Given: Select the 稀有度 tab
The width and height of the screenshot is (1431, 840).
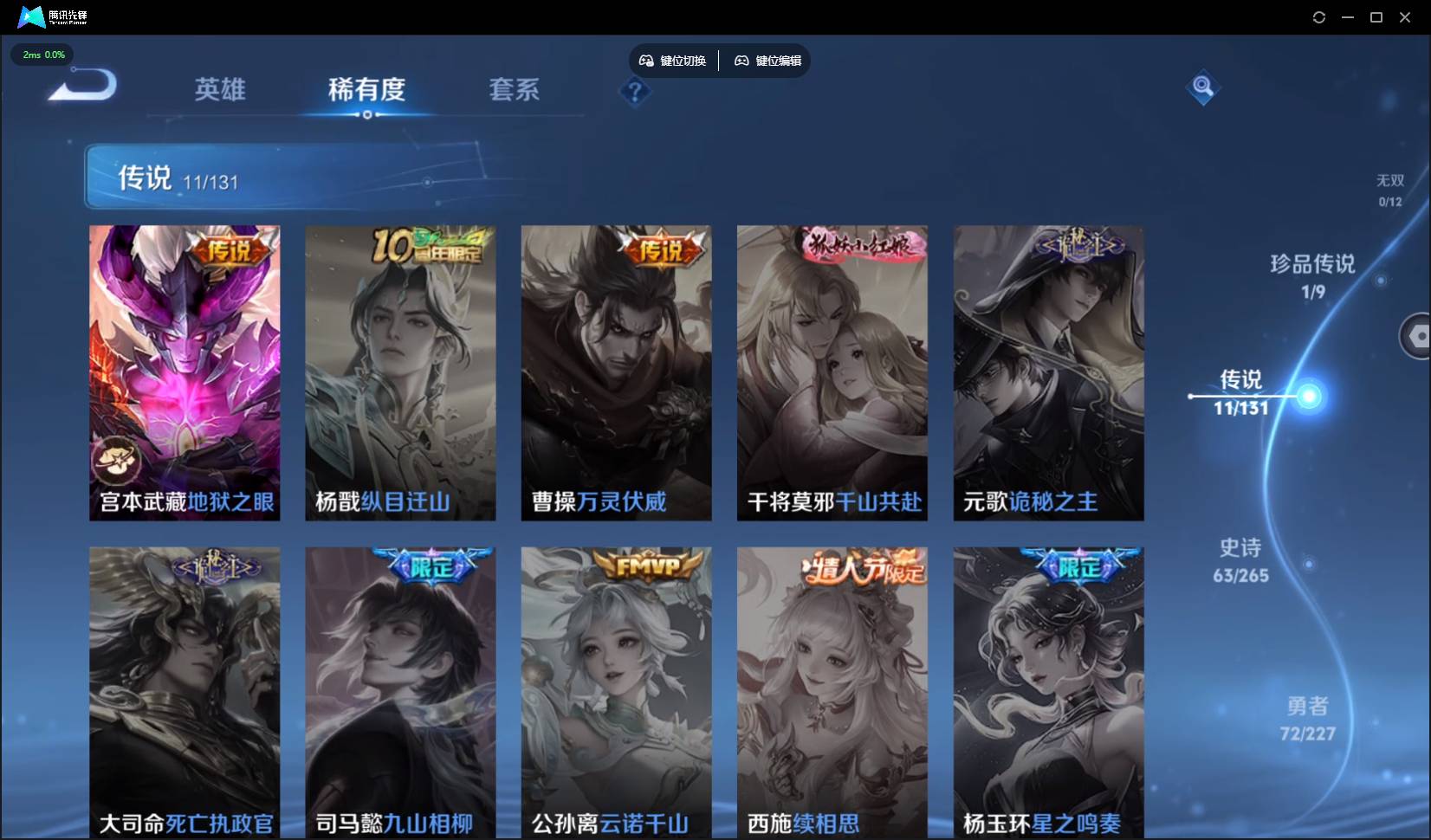Looking at the screenshot, I should point(368,89).
